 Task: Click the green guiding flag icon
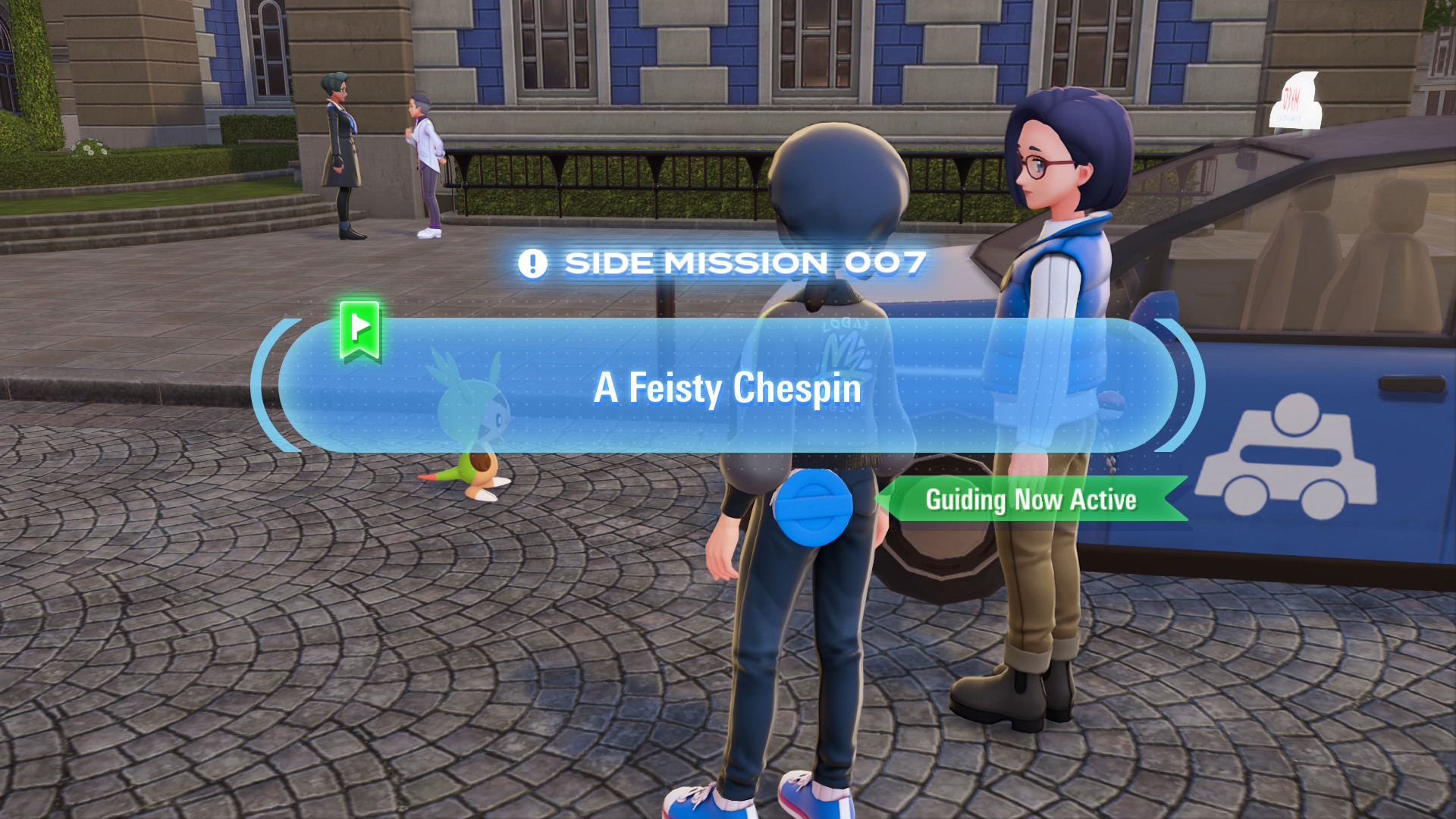(x=359, y=329)
